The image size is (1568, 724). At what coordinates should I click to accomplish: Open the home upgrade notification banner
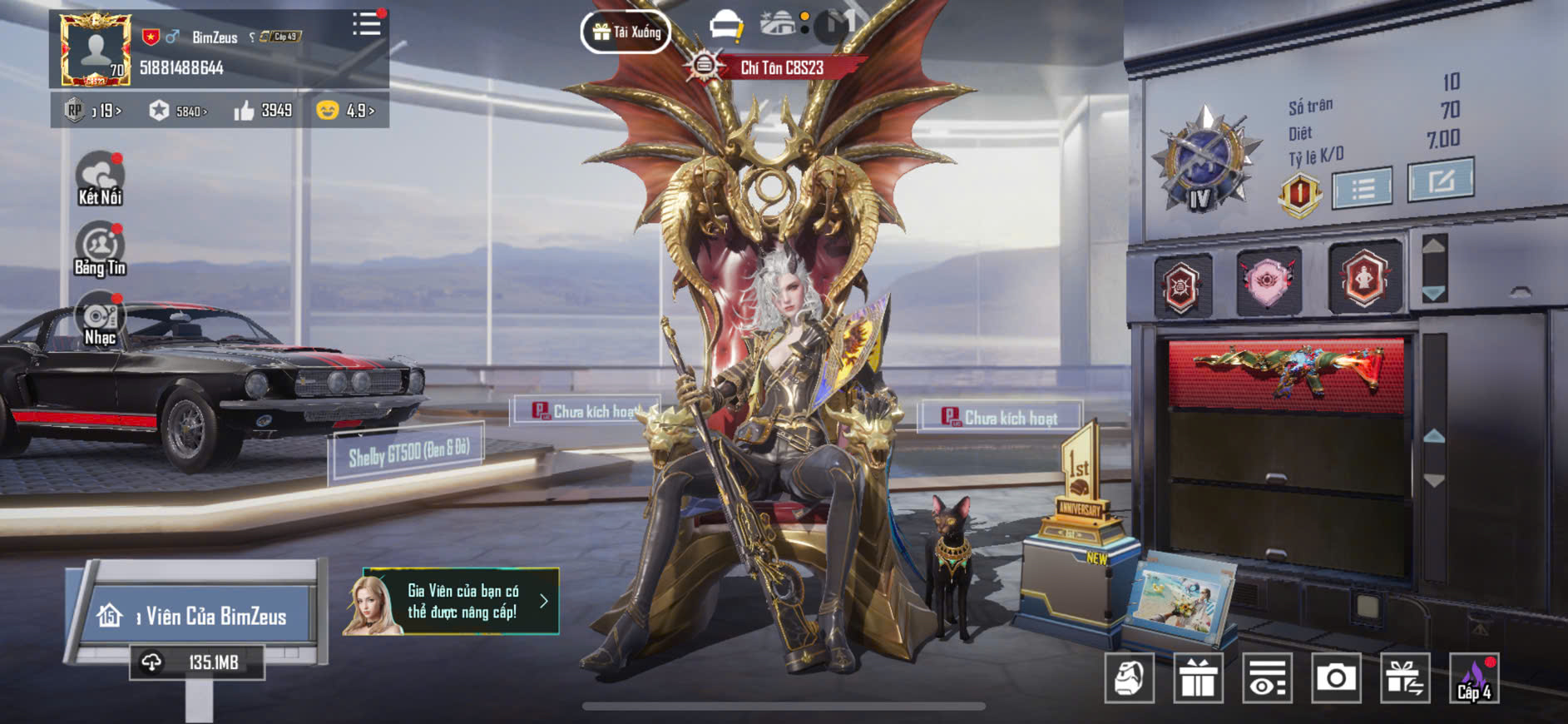click(x=452, y=602)
